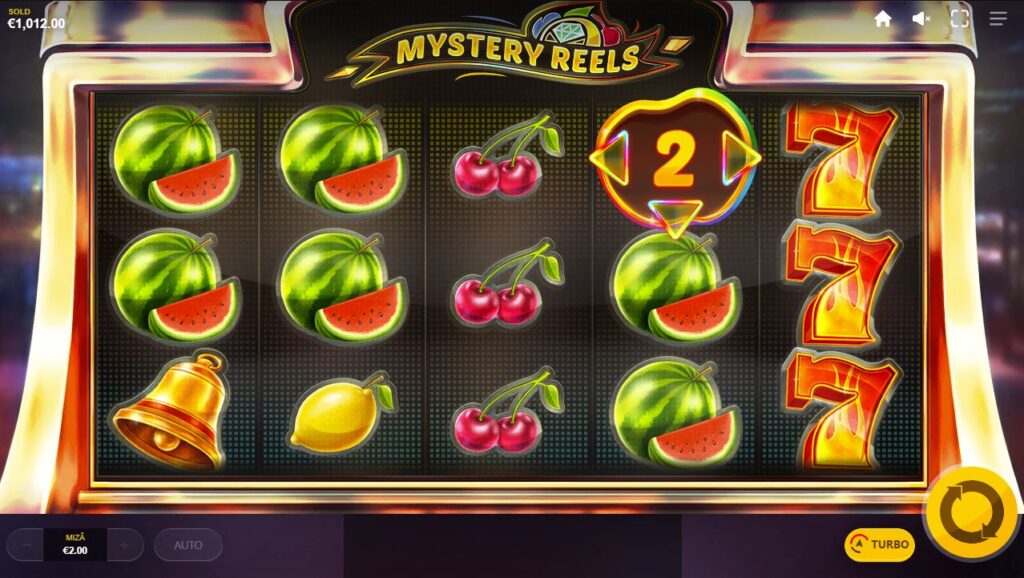Viewport: 1024px width, 578px height.
Task: Increase the bet with the plus button
Action: click(124, 545)
